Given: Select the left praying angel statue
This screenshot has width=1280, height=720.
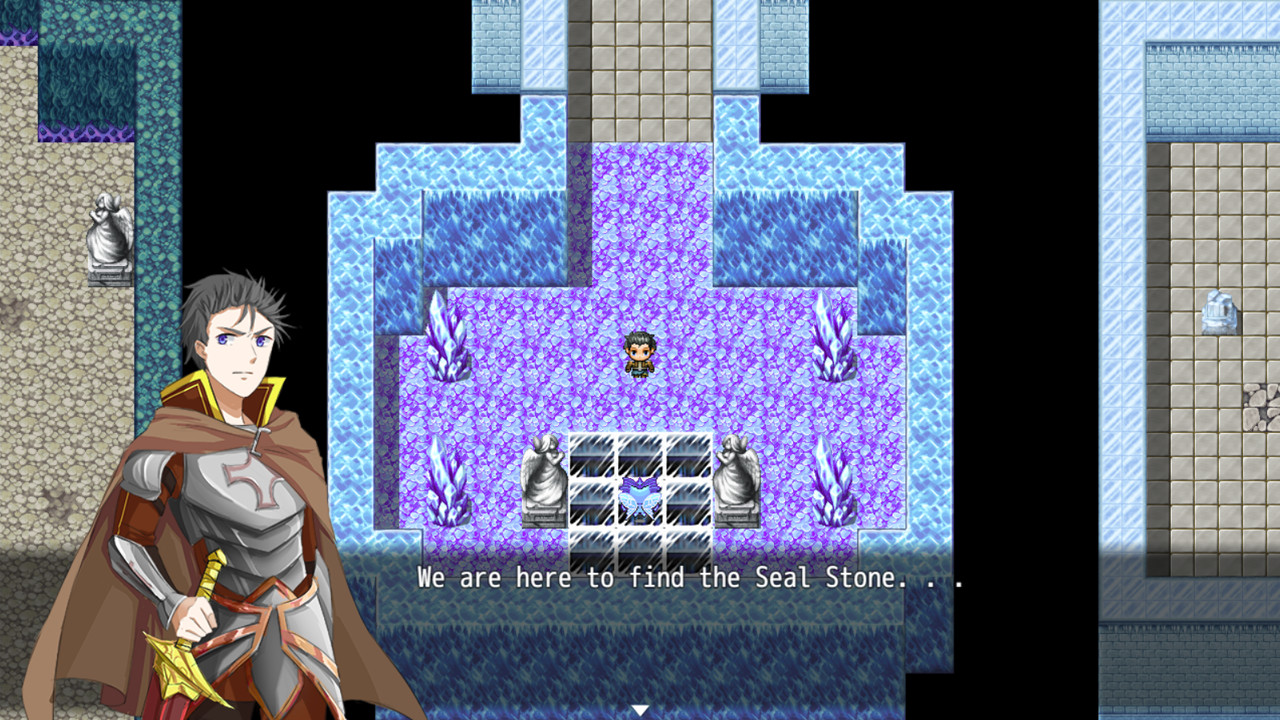Looking at the screenshot, I should coord(545,480).
